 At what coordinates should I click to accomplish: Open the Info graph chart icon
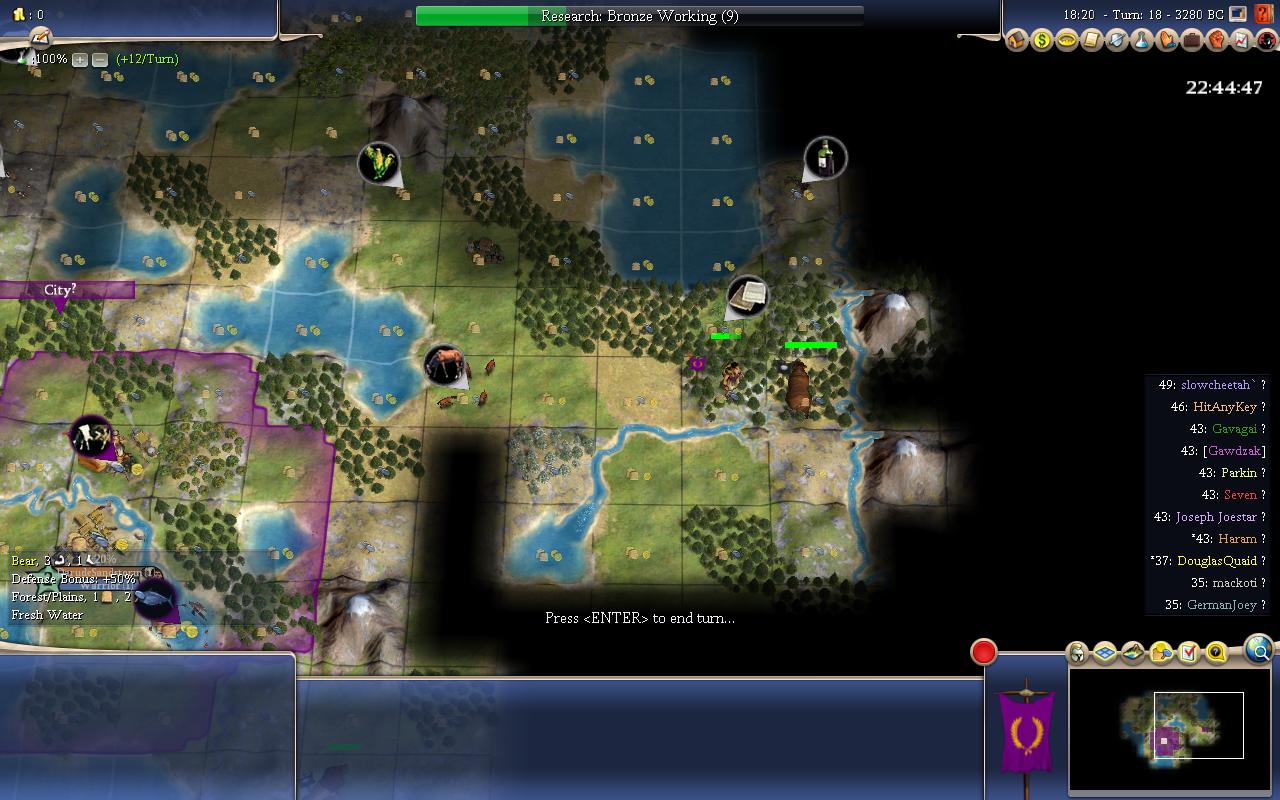[1242, 41]
